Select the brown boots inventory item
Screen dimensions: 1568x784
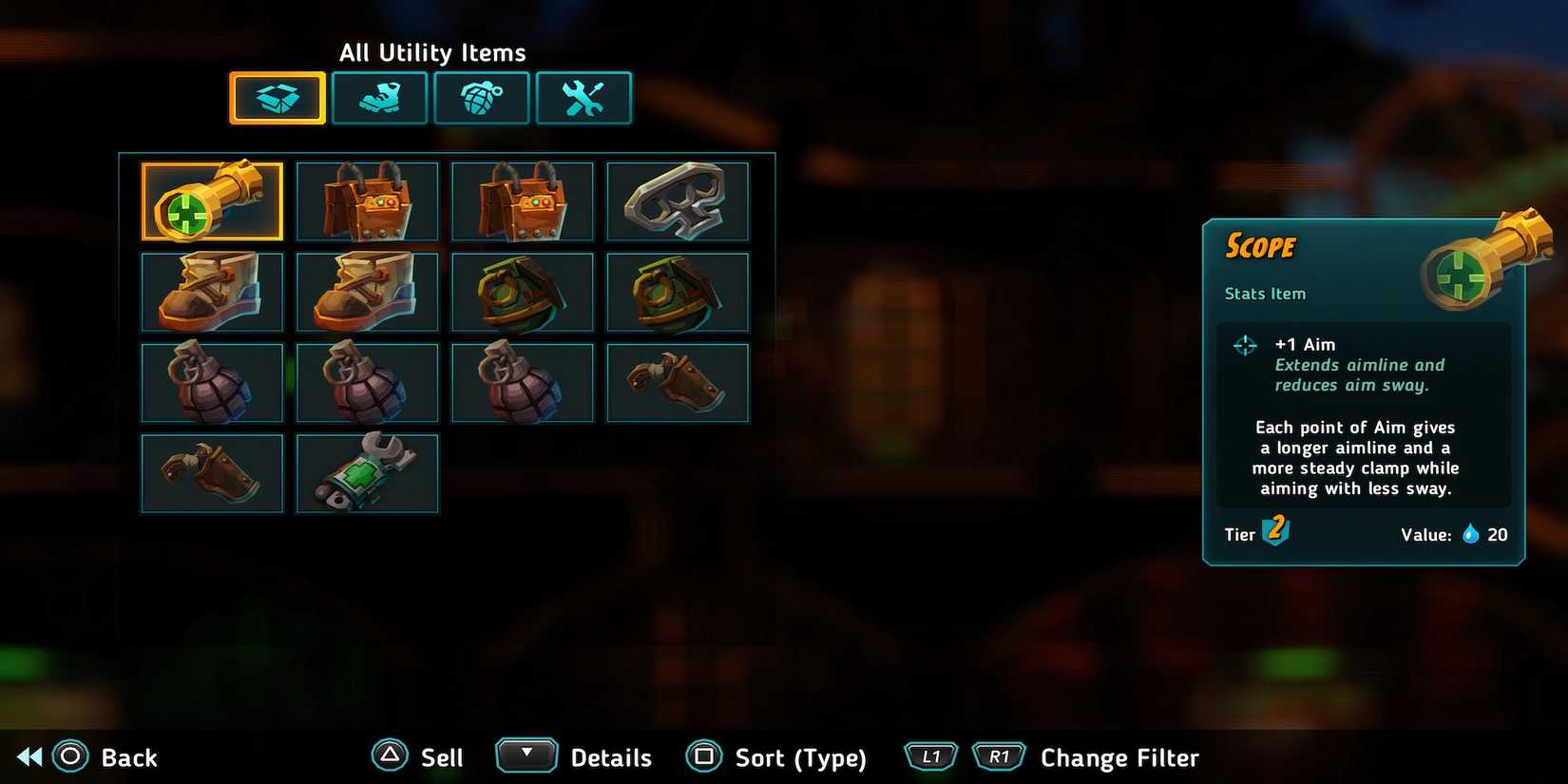point(212,292)
